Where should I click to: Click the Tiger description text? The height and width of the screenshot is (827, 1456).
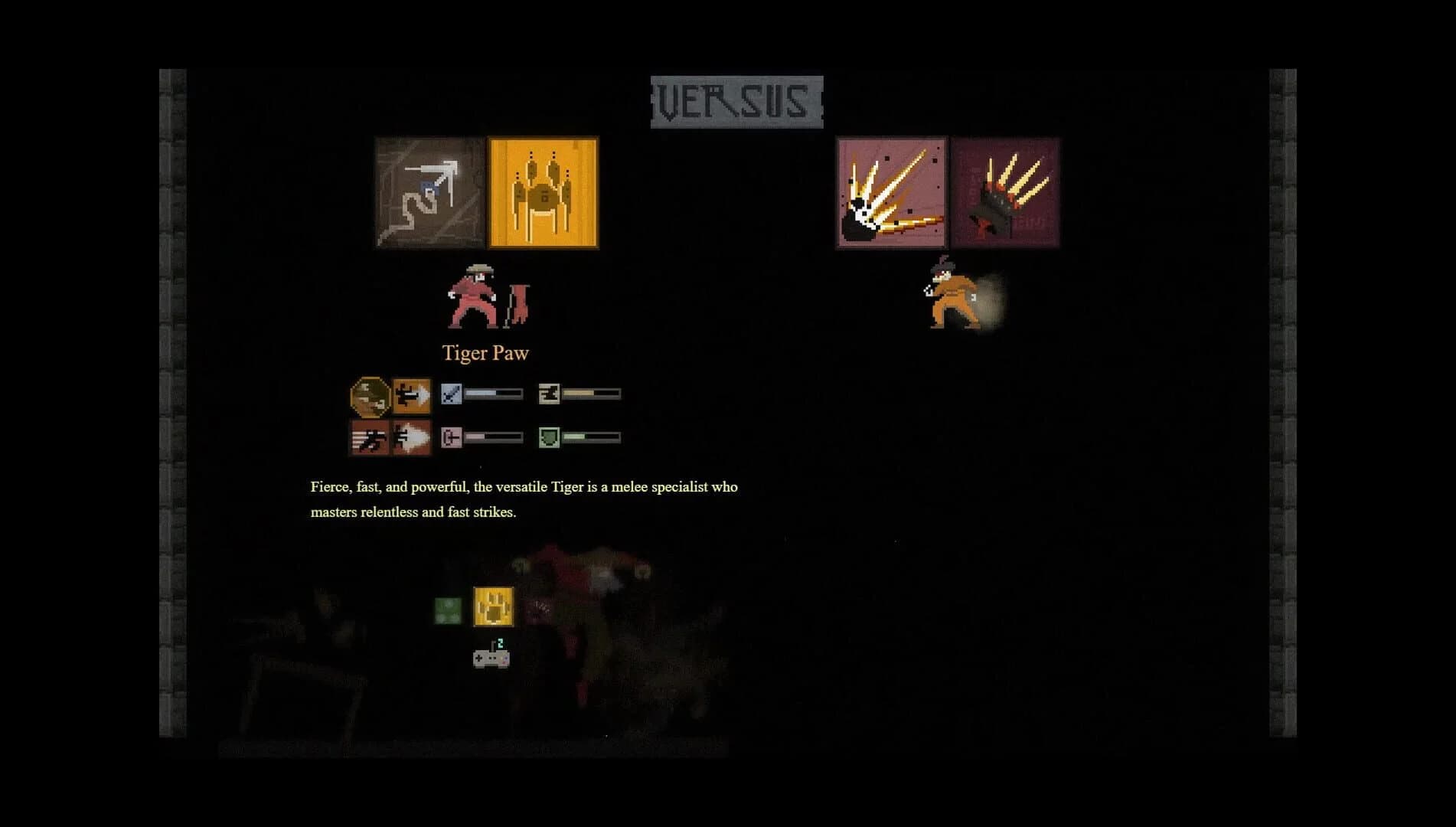523,500
